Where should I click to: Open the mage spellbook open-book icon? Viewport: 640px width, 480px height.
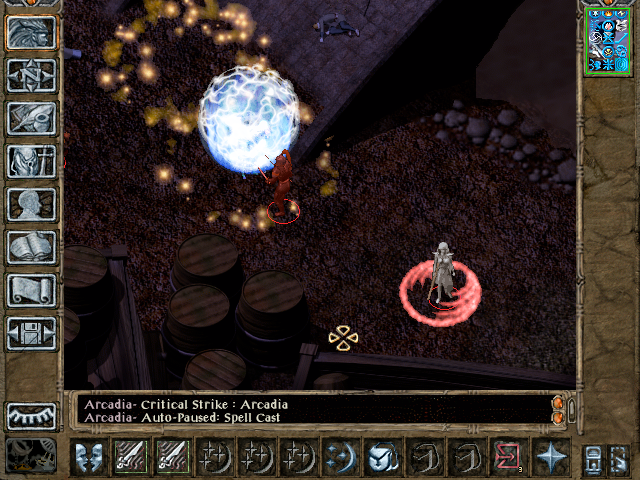coord(32,247)
